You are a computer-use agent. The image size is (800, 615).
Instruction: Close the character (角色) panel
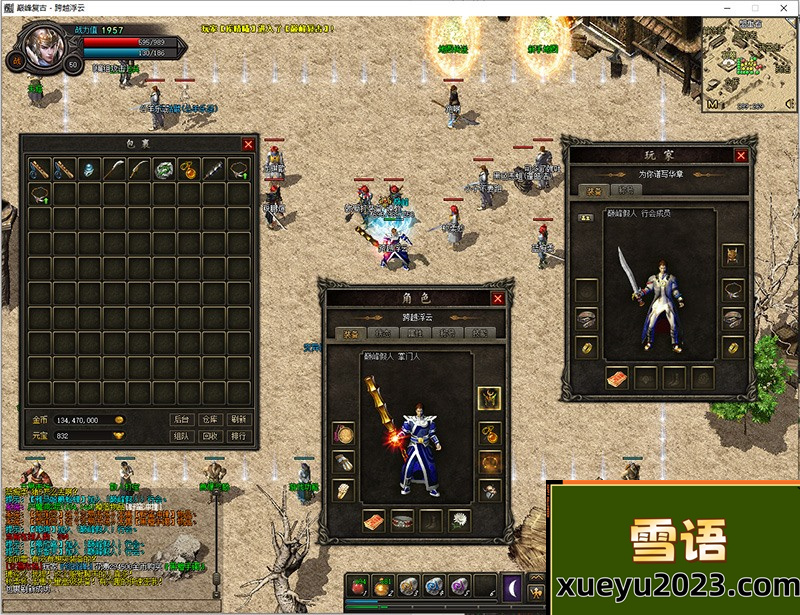point(498,298)
